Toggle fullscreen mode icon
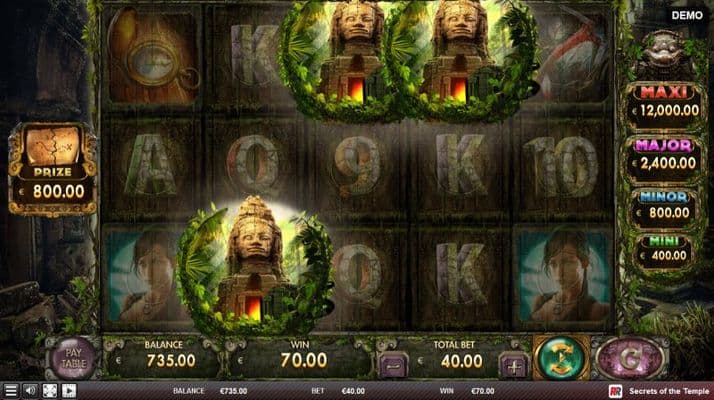The width and height of the screenshot is (714, 400). coord(49,391)
